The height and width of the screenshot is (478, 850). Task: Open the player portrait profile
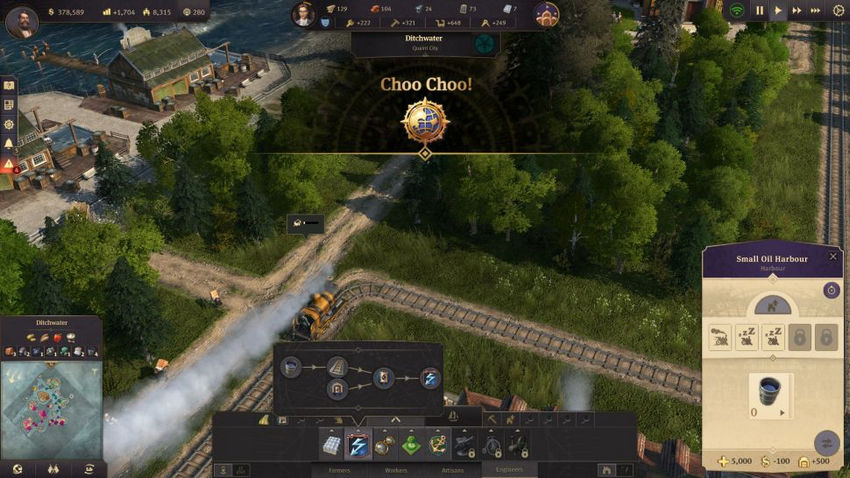[21, 21]
